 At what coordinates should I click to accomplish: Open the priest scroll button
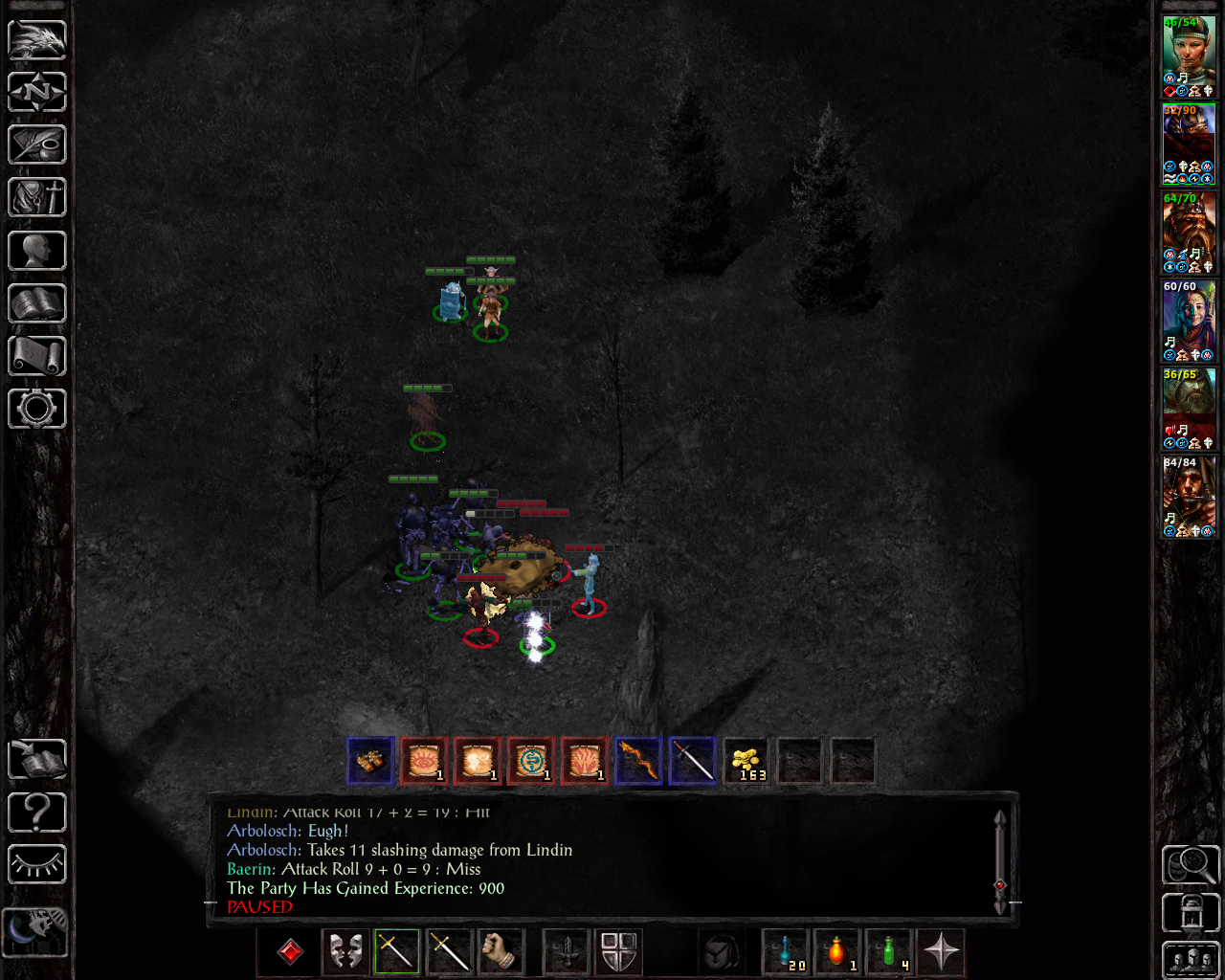click(37, 356)
